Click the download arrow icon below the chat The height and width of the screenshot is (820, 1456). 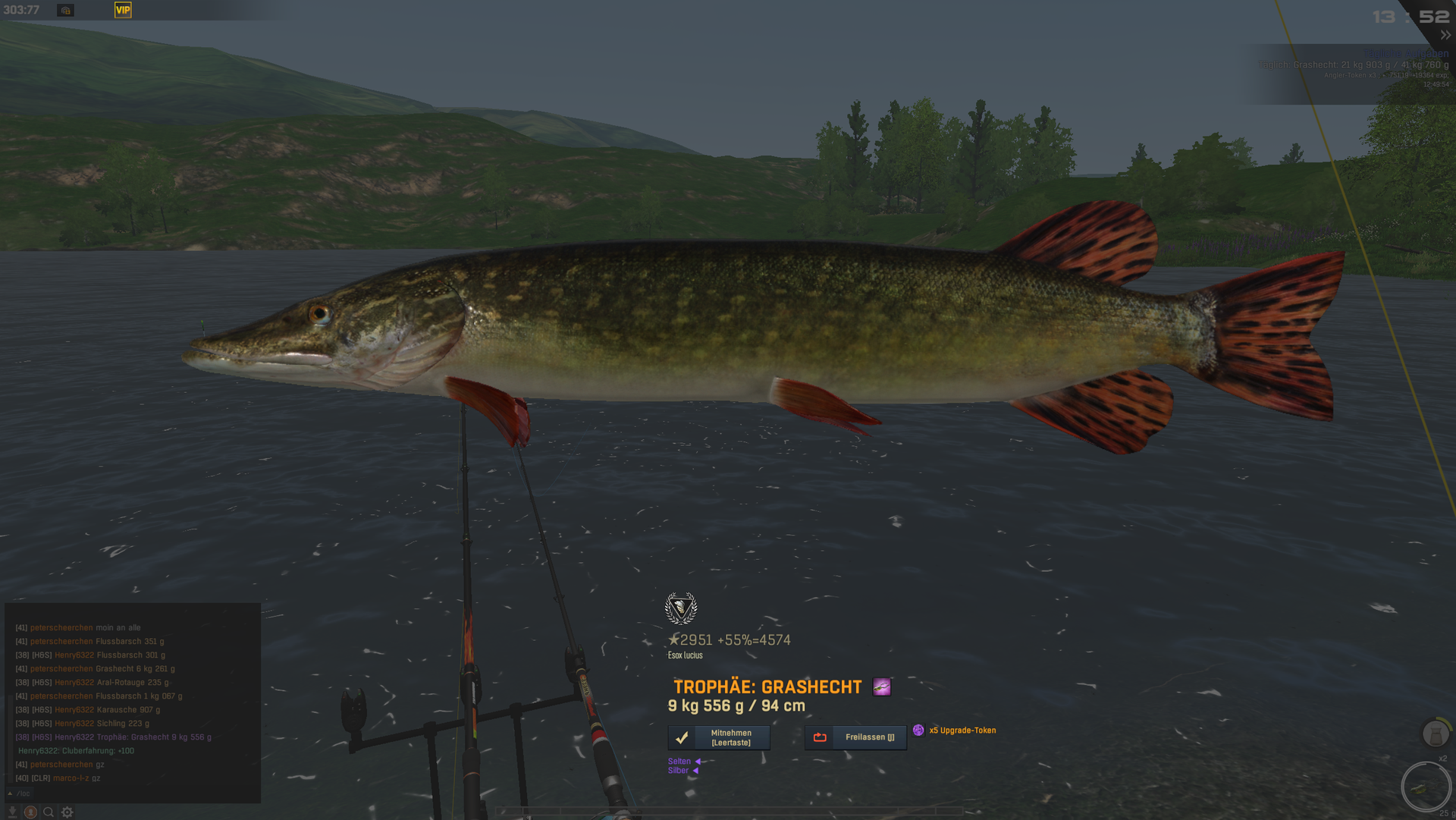(12, 812)
